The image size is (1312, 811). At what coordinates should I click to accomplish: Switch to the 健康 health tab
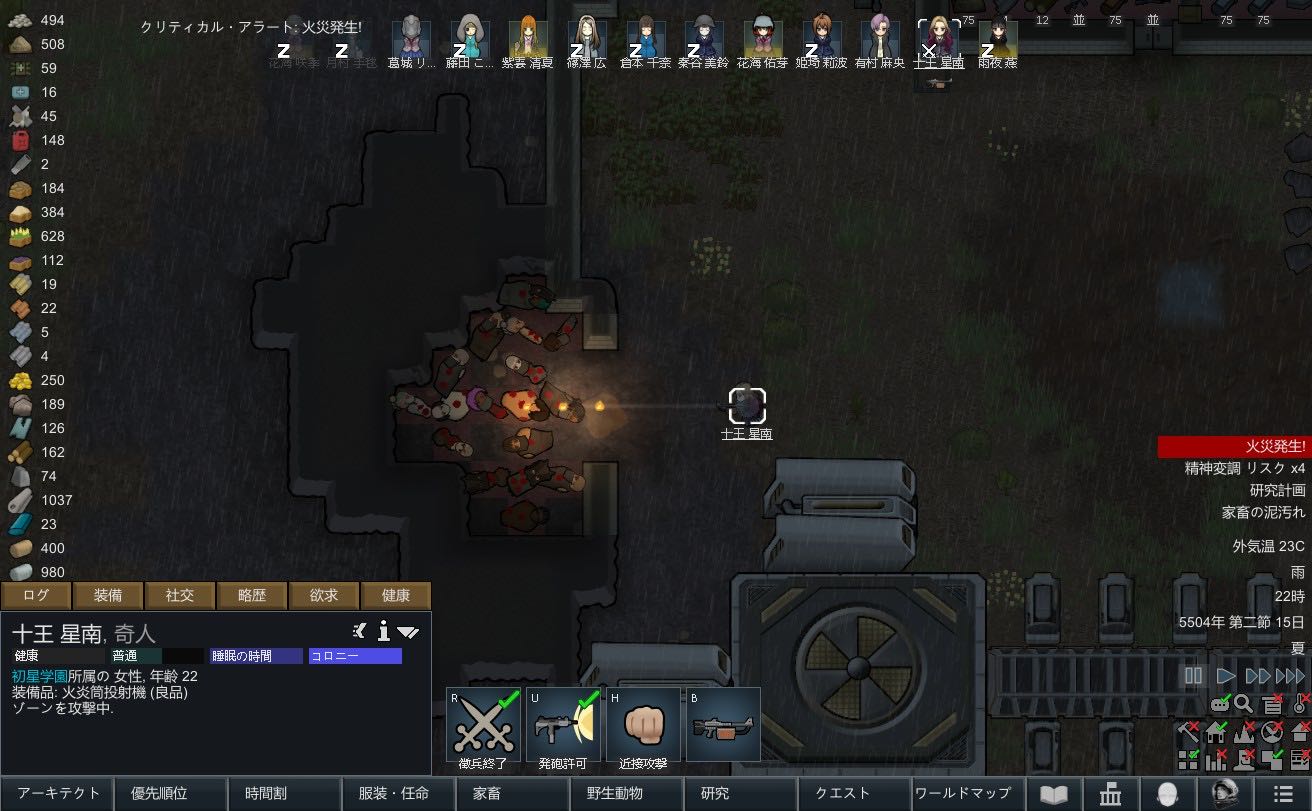coord(396,596)
